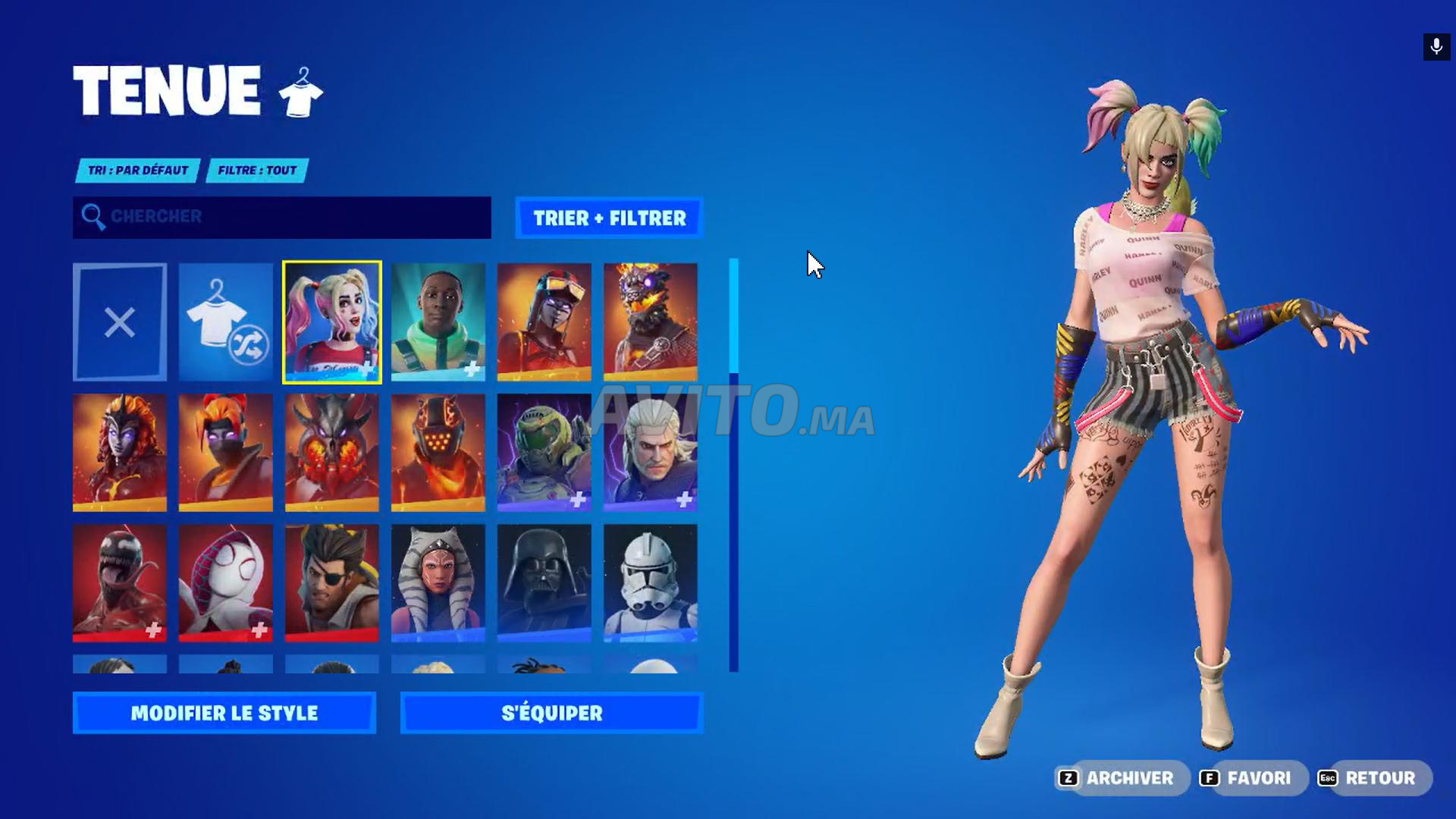Click Modifier le style button
The image size is (1456, 819).
[224, 713]
